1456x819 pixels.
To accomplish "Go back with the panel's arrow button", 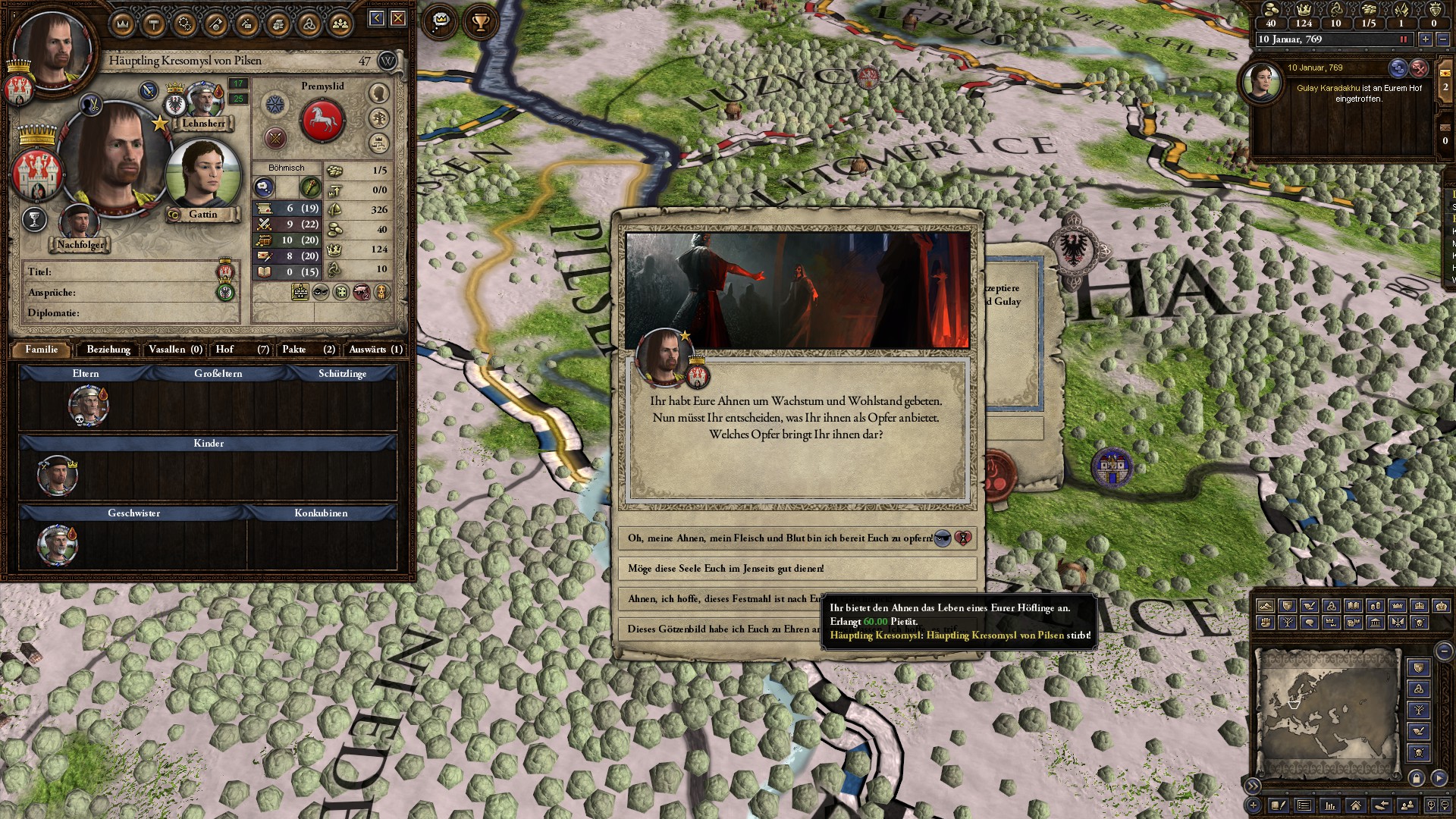I will (x=377, y=18).
